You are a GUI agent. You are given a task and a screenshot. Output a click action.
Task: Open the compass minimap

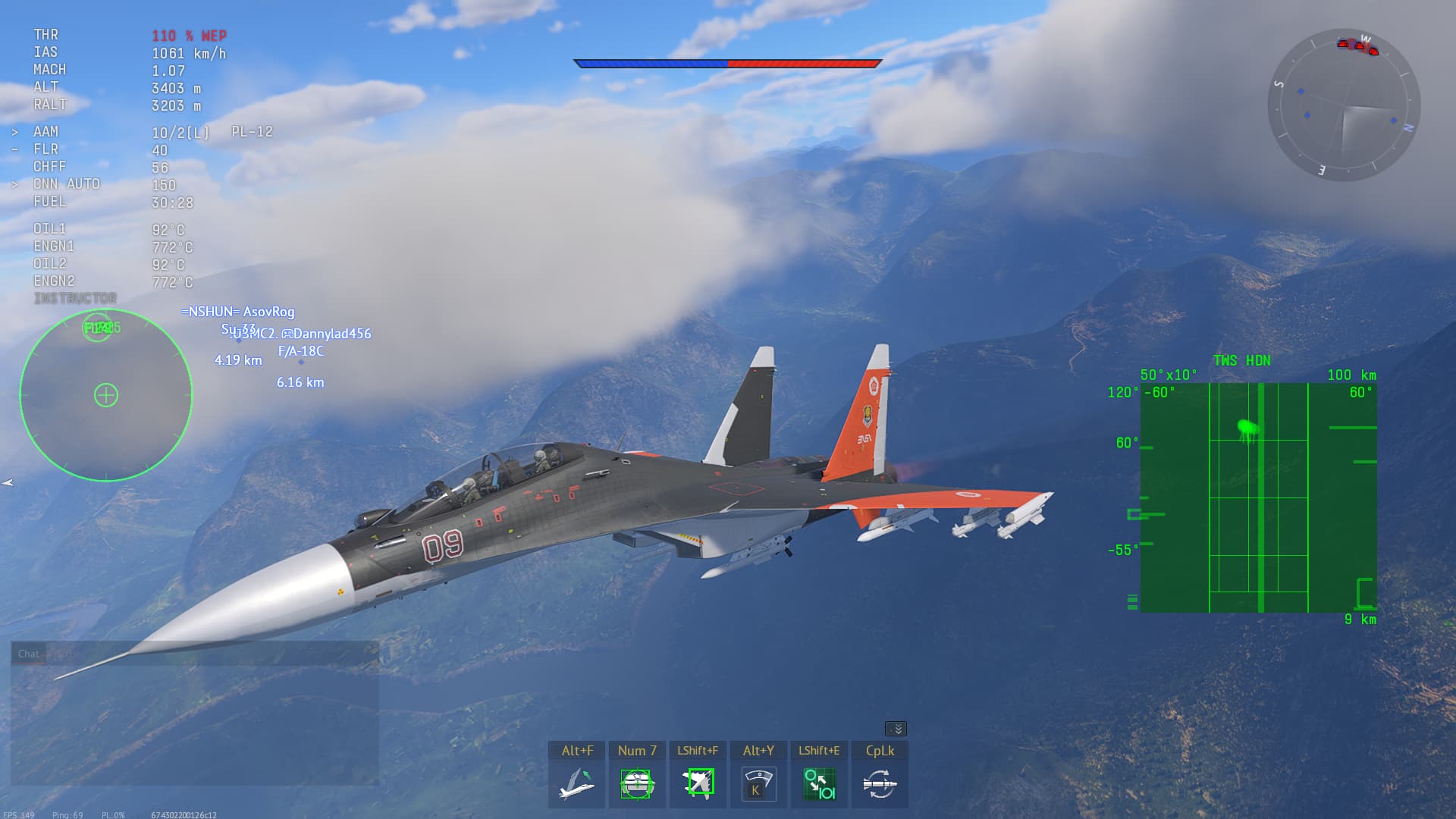pyautogui.click(x=1343, y=105)
